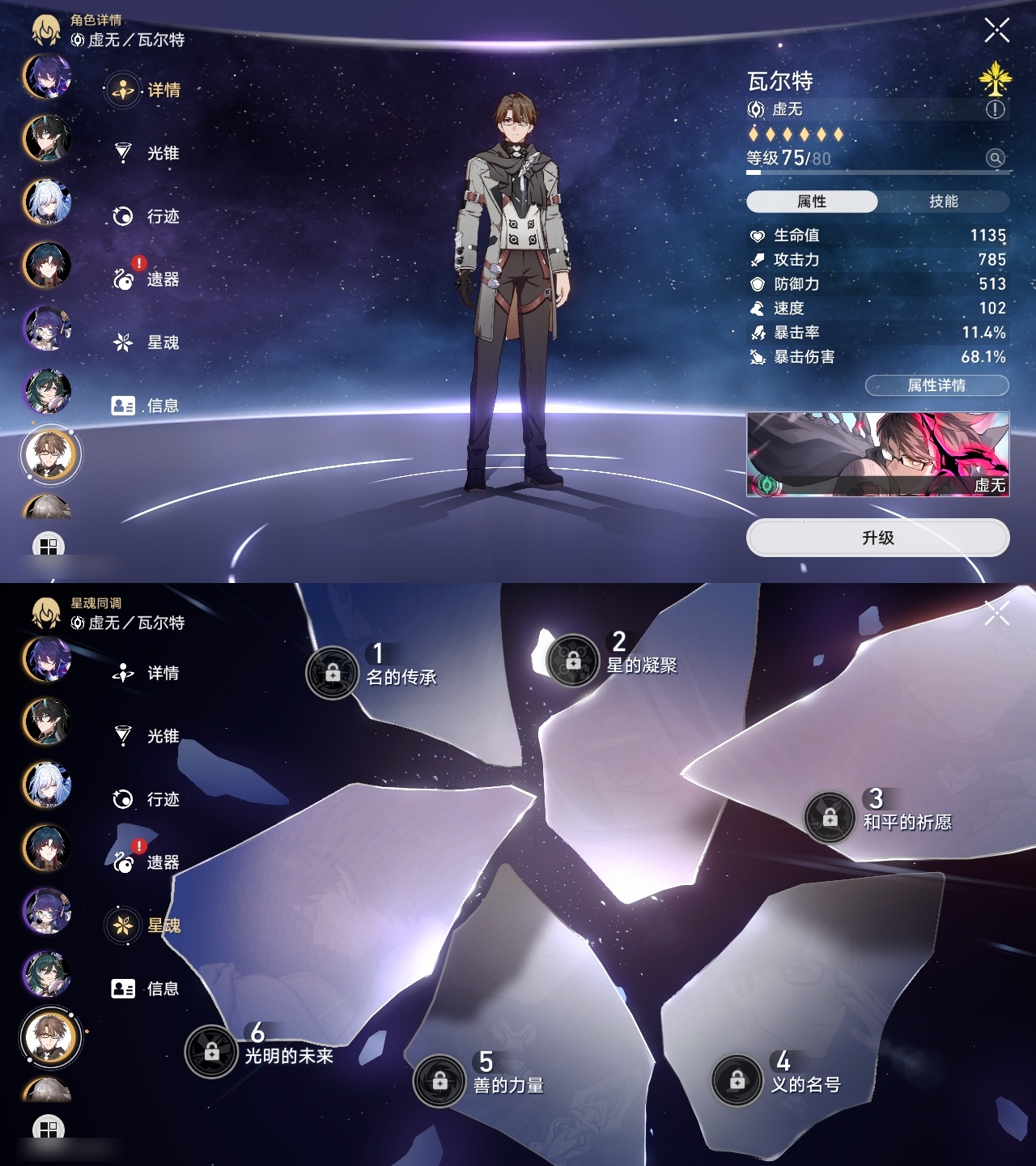The height and width of the screenshot is (1166, 1036).
Task: Open locked Eidolon 4 义的名号
Action: click(x=737, y=1080)
